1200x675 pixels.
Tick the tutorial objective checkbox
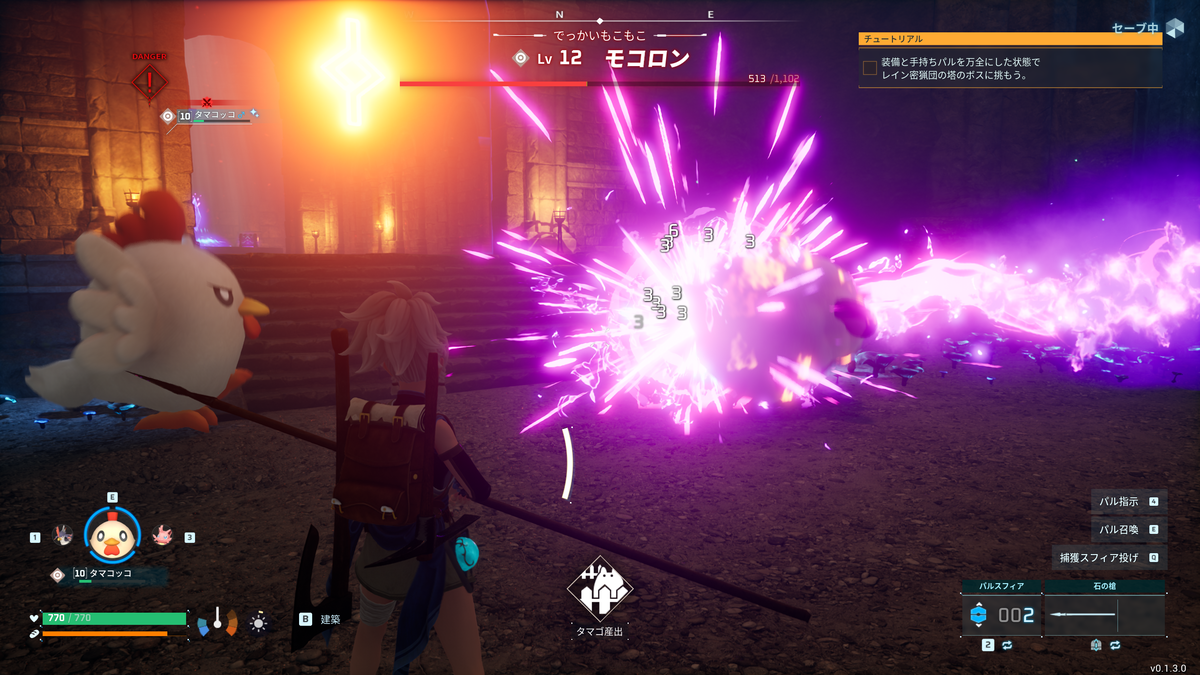pyautogui.click(x=870, y=68)
